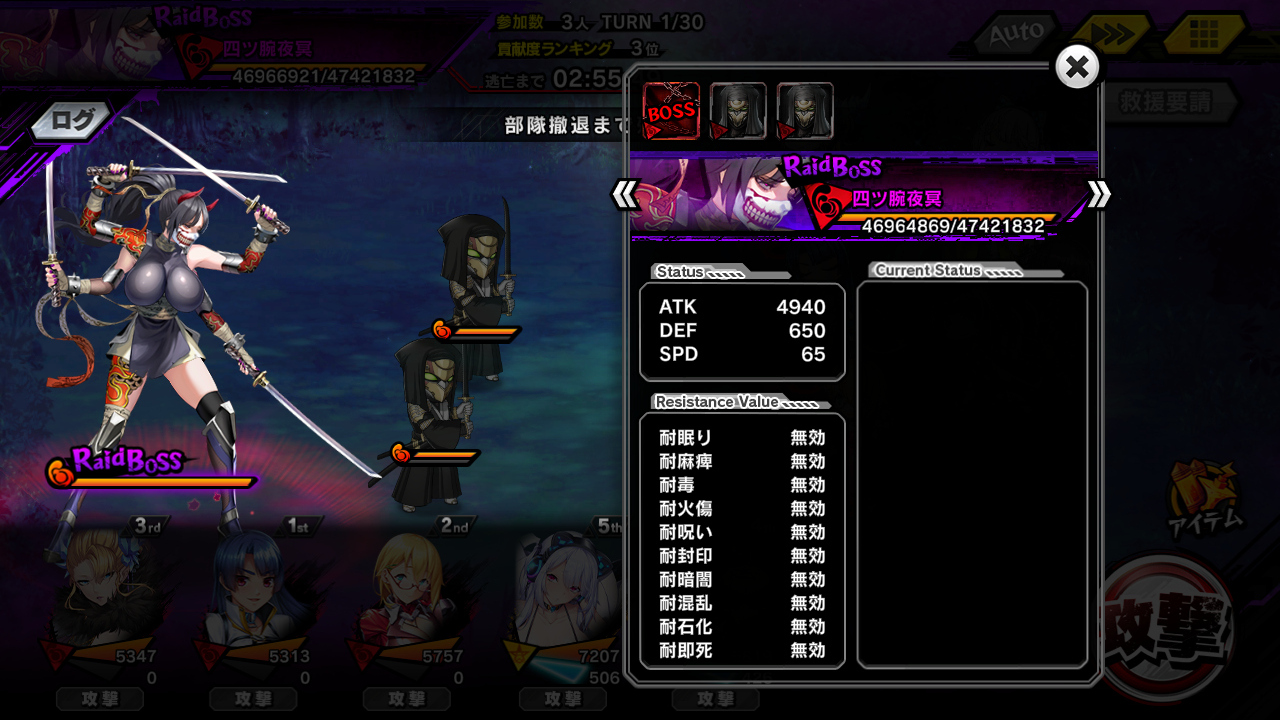Show the next enemy with right arrow
The image size is (1280, 720).
[1098, 194]
